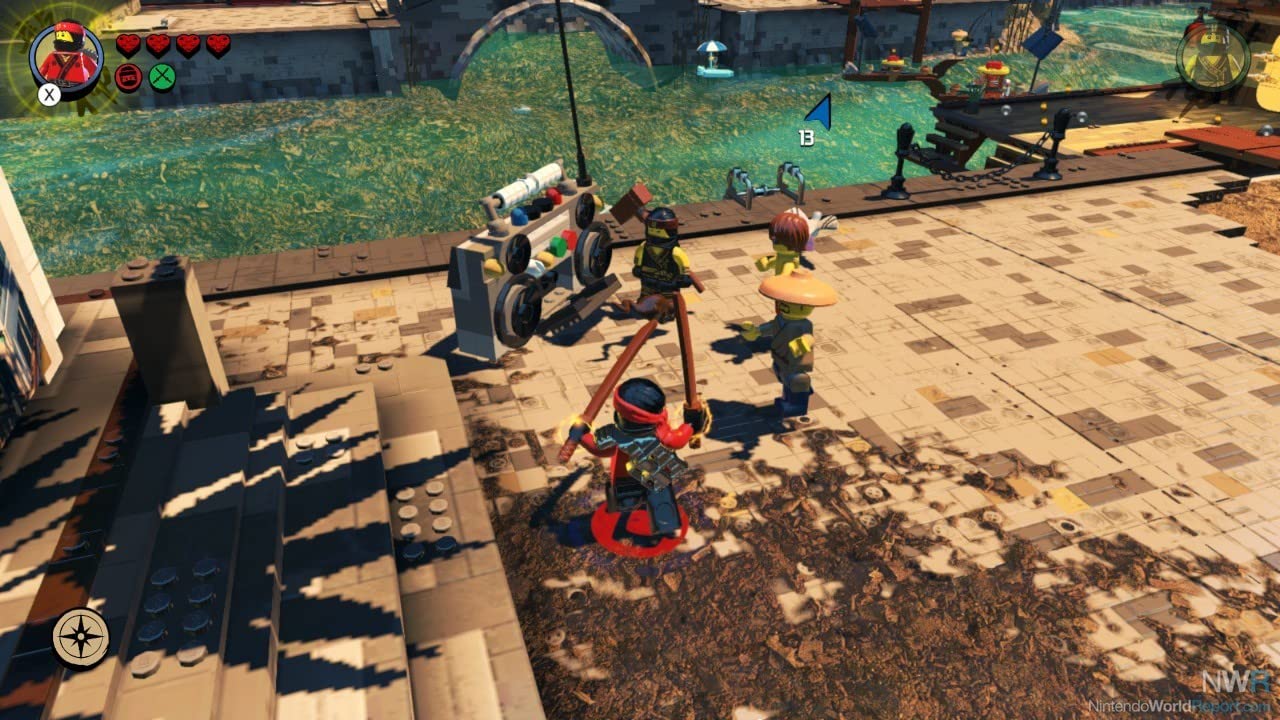Screen dimensions: 1280x720
Task: Select the second red heart icon
Action: coord(158,44)
